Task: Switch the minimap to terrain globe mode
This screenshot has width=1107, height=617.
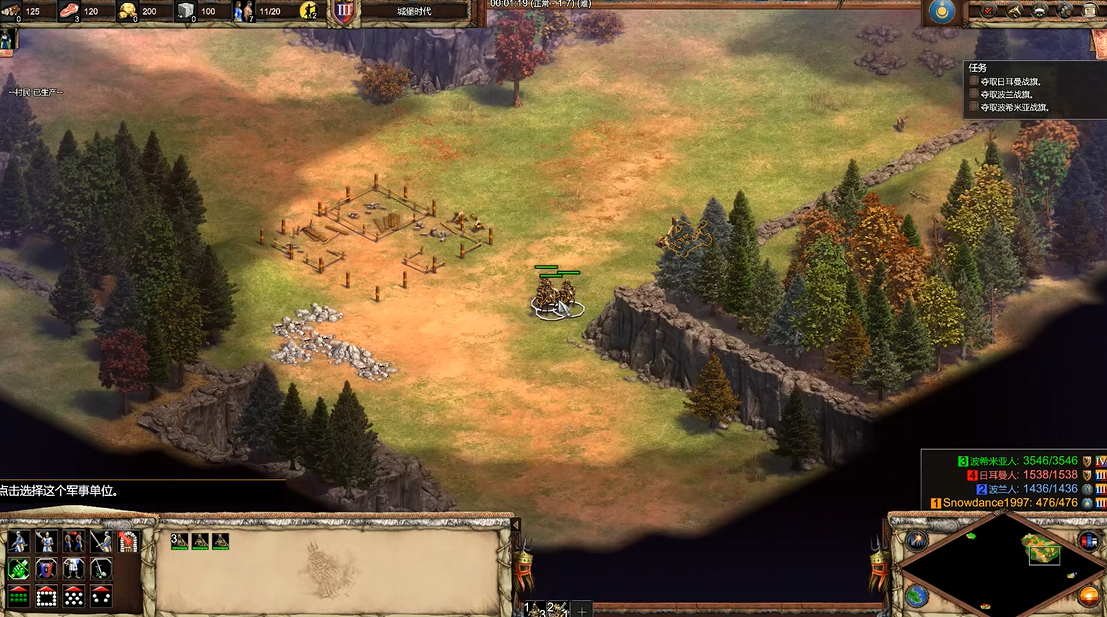Action: (x=915, y=596)
